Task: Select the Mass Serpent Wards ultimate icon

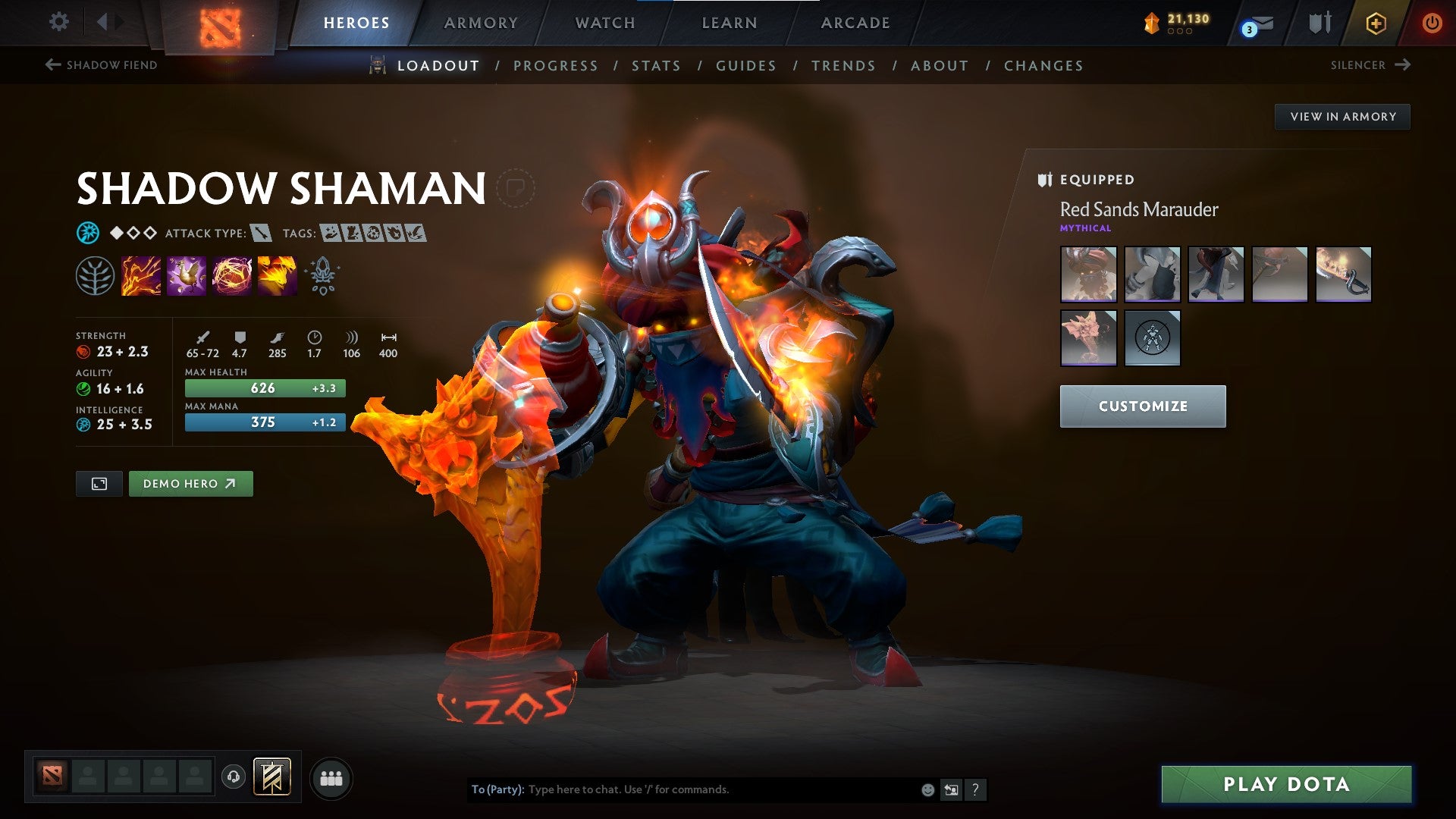Action: 276,275
